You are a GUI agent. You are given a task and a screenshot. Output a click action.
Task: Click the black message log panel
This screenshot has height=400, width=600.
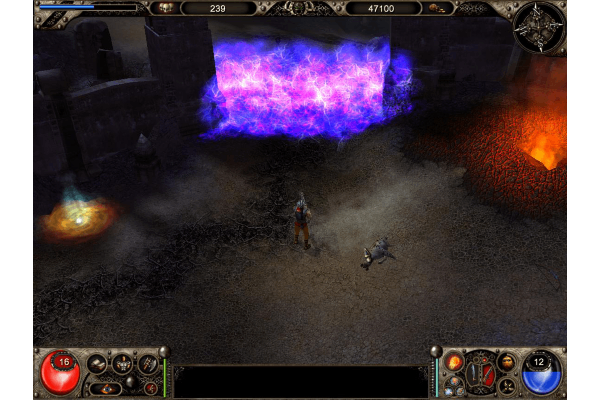(300, 381)
